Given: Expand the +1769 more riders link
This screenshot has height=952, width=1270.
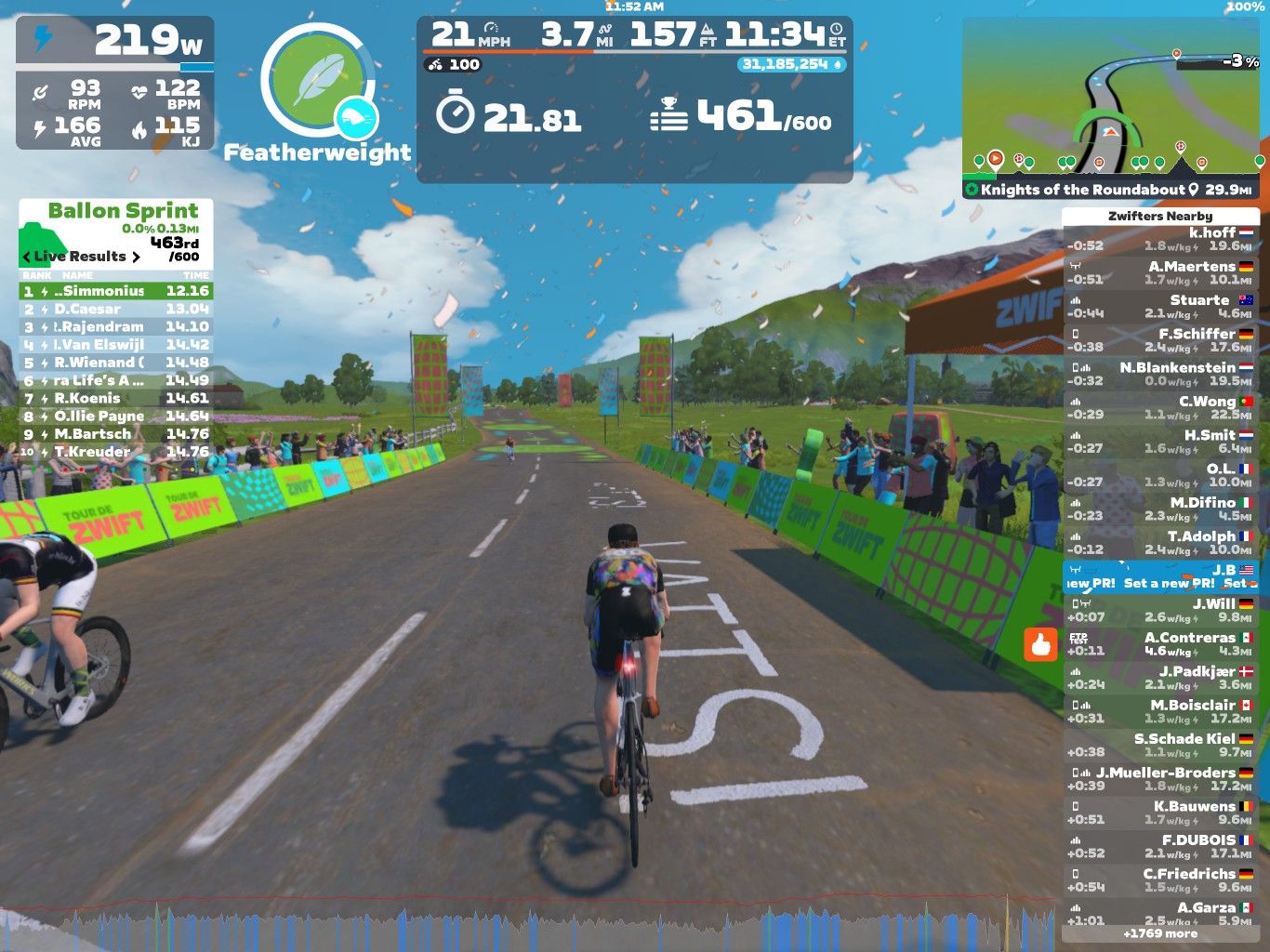Looking at the screenshot, I should 1159,933.
